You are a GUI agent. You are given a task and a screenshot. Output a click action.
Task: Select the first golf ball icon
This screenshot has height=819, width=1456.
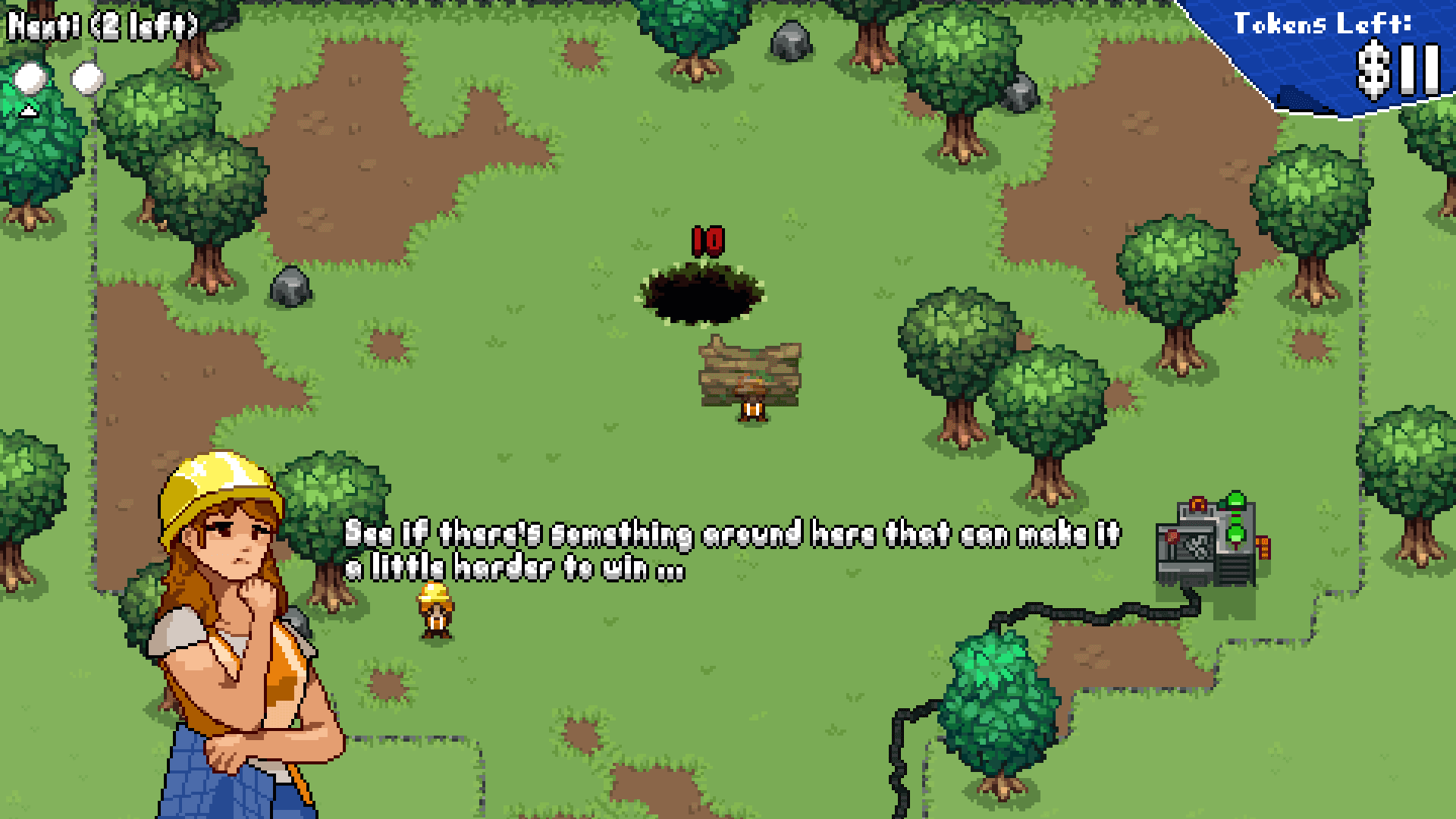point(29,78)
